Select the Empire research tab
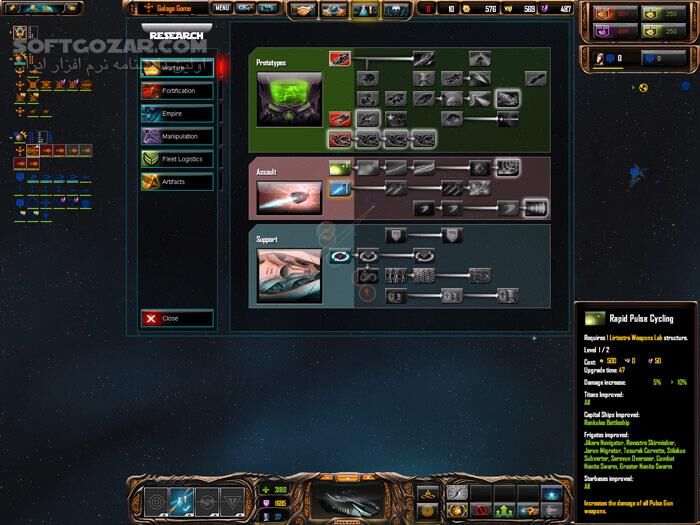Screen dimensions: 700x525 pyautogui.click(x=177, y=114)
